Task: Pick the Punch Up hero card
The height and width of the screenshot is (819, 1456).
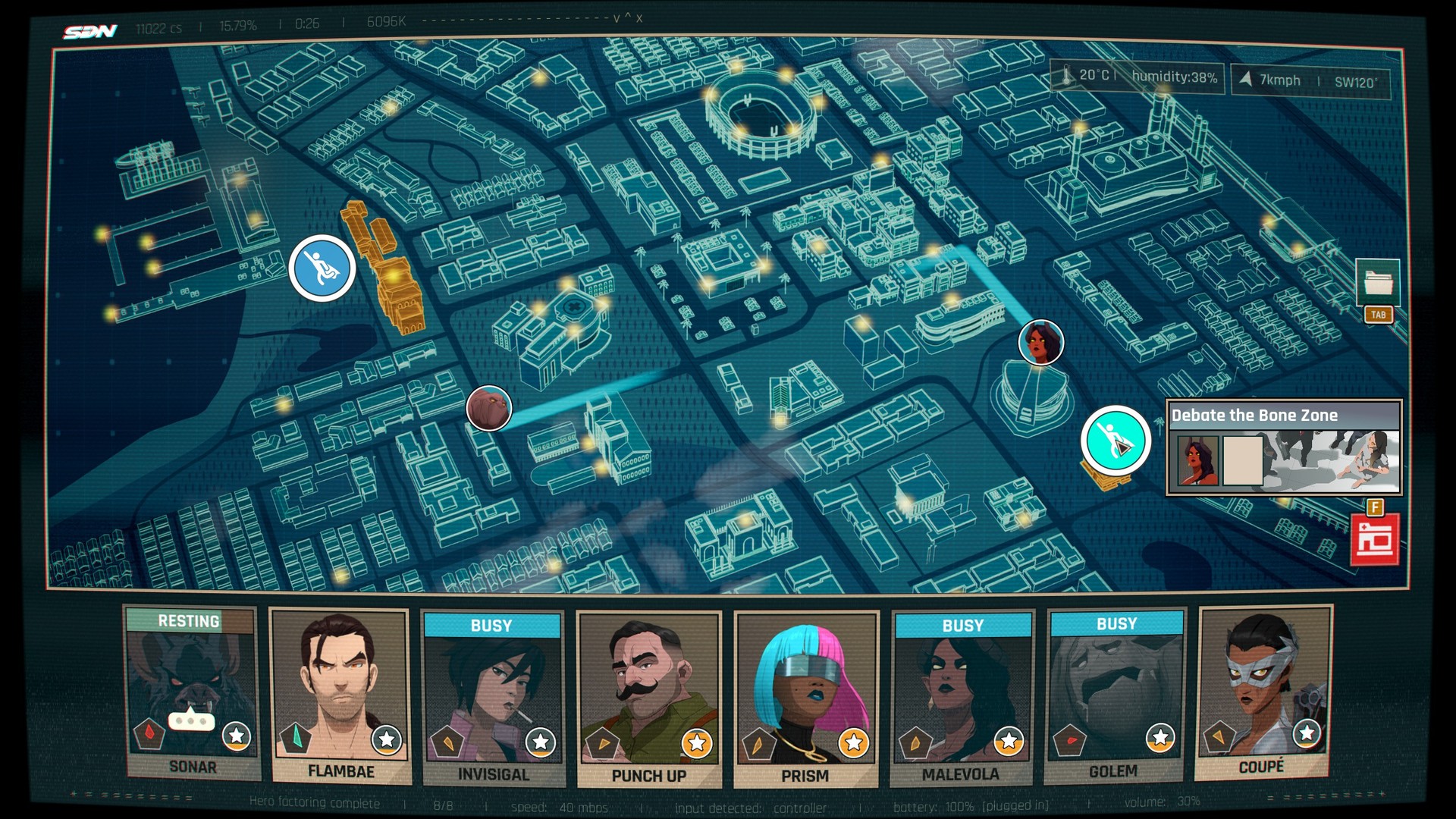Action: coord(648,699)
